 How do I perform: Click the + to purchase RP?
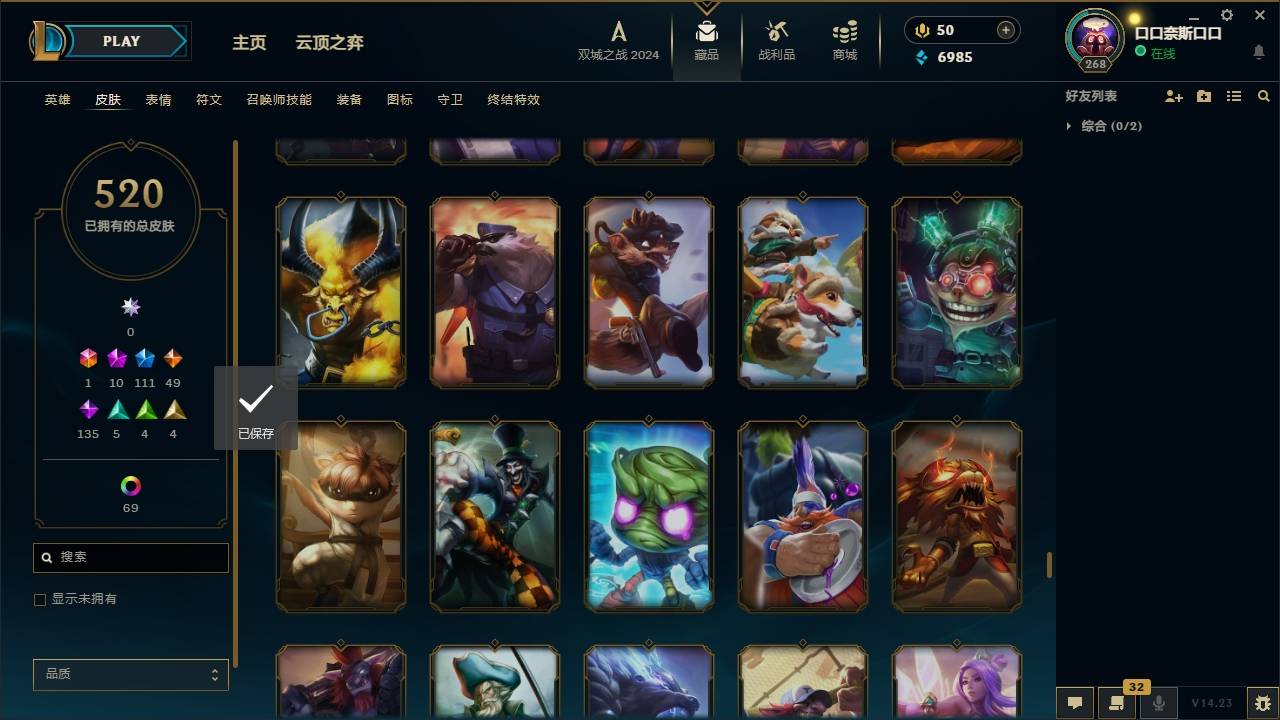click(1004, 29)
